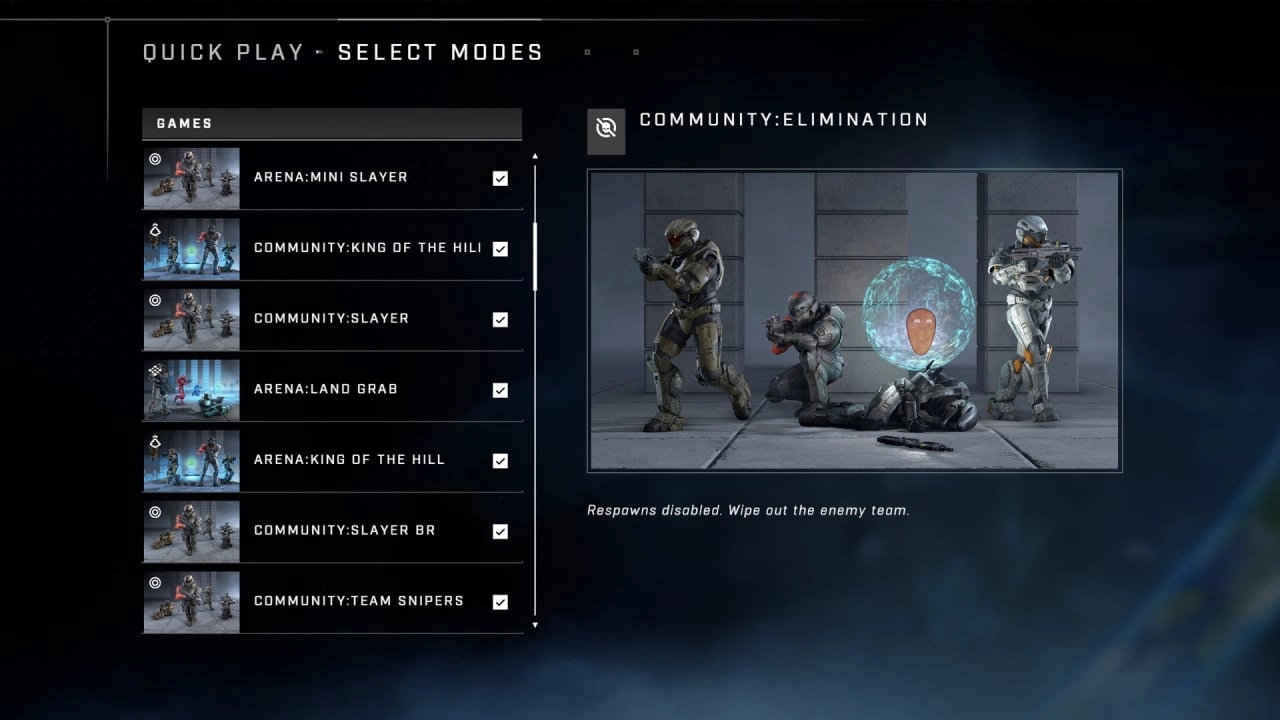Image resolution: width=1280 pixels, height=720 pixels.
Task: Click the checkered flag icon on Arena:Land Grab
Action: pos(153,371)
